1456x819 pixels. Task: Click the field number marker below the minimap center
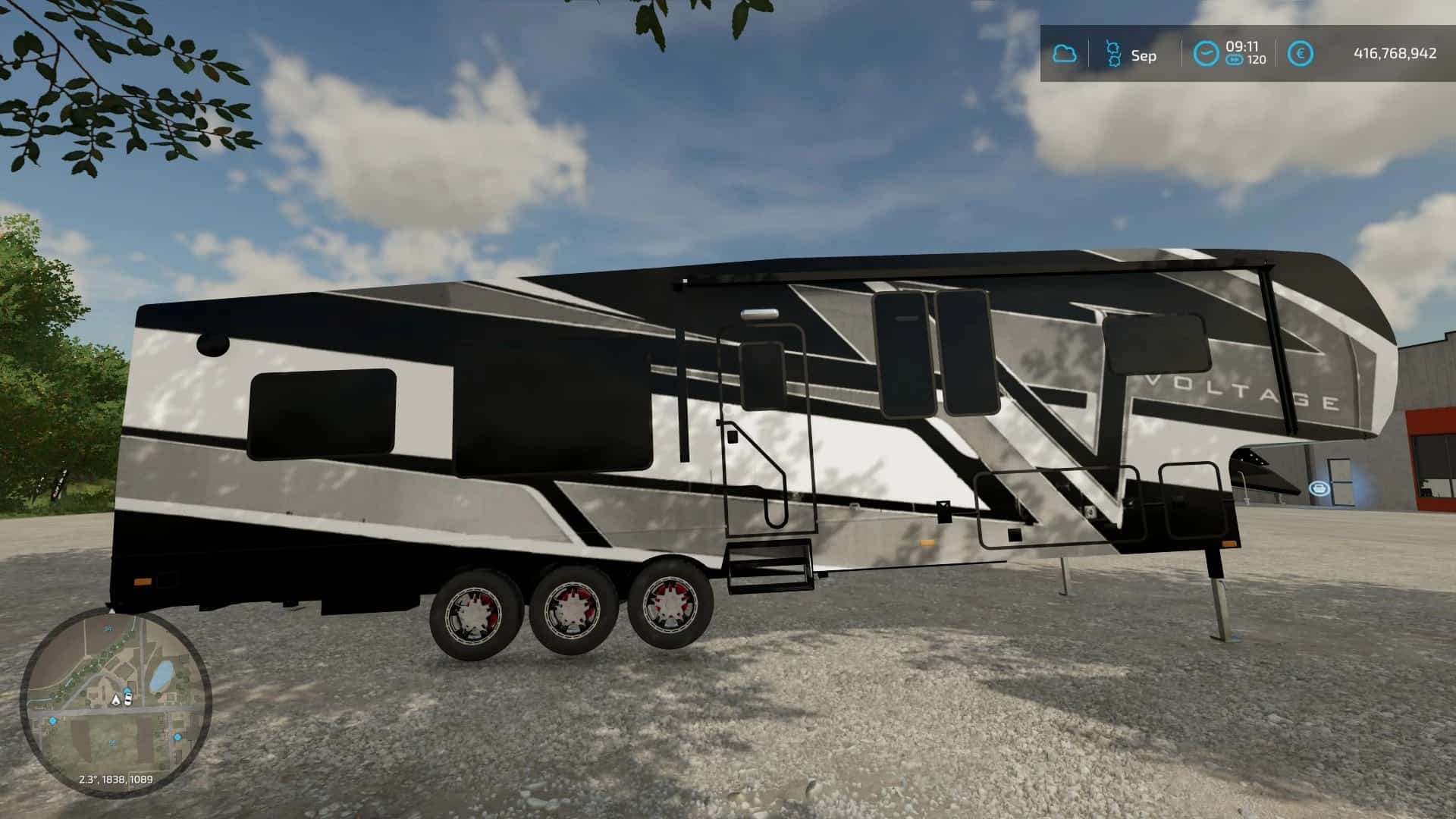[x=111, y=742]
